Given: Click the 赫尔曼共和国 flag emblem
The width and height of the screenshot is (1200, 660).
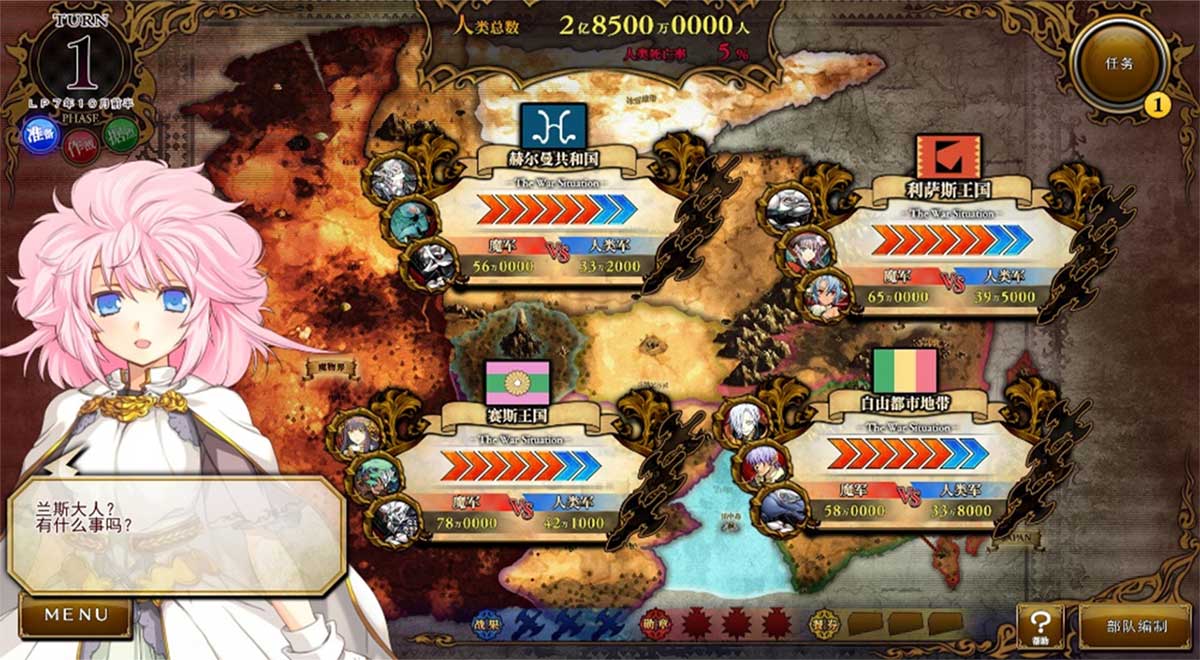Looking at the screenshot, I should (x=553, y=126).
